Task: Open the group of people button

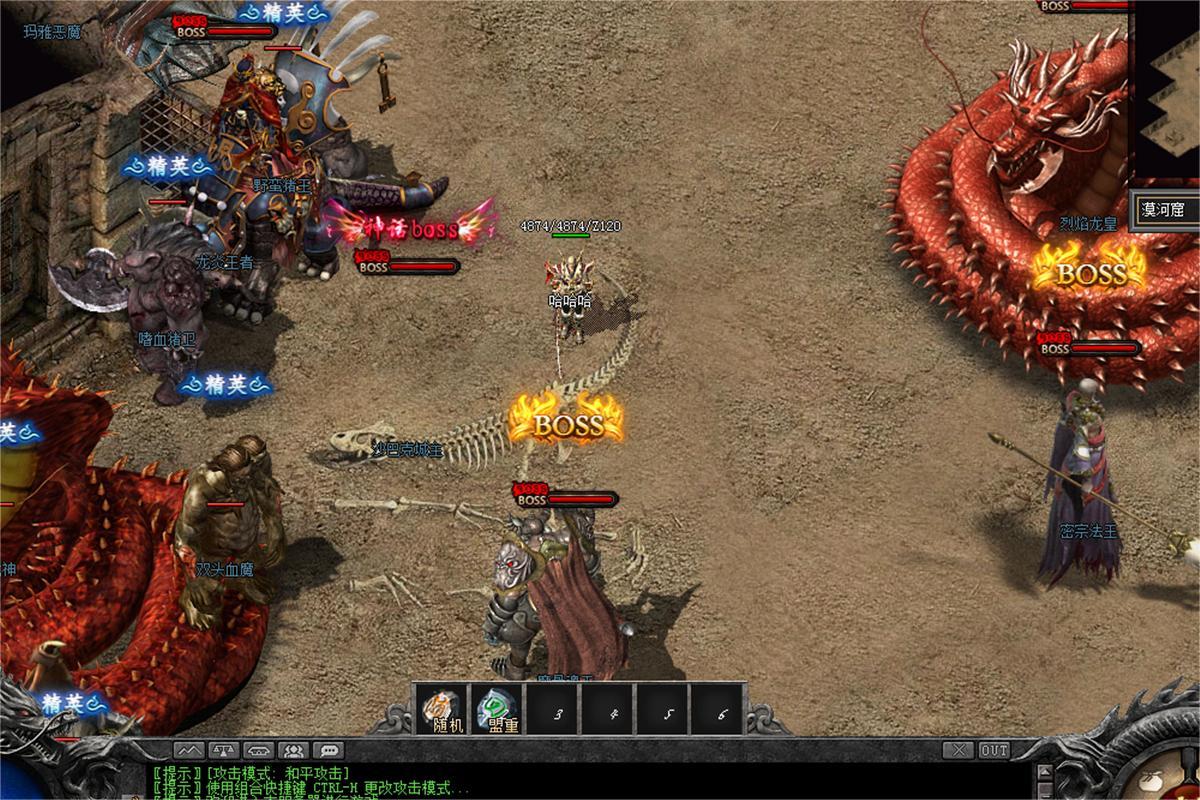Action: coord(292,750)
